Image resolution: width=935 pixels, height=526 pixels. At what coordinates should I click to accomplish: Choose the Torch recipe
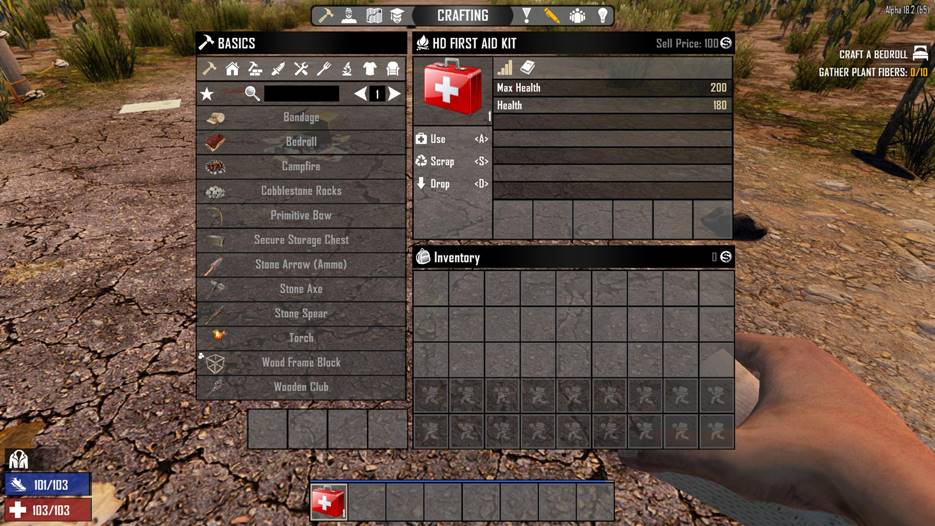(301, 338)
